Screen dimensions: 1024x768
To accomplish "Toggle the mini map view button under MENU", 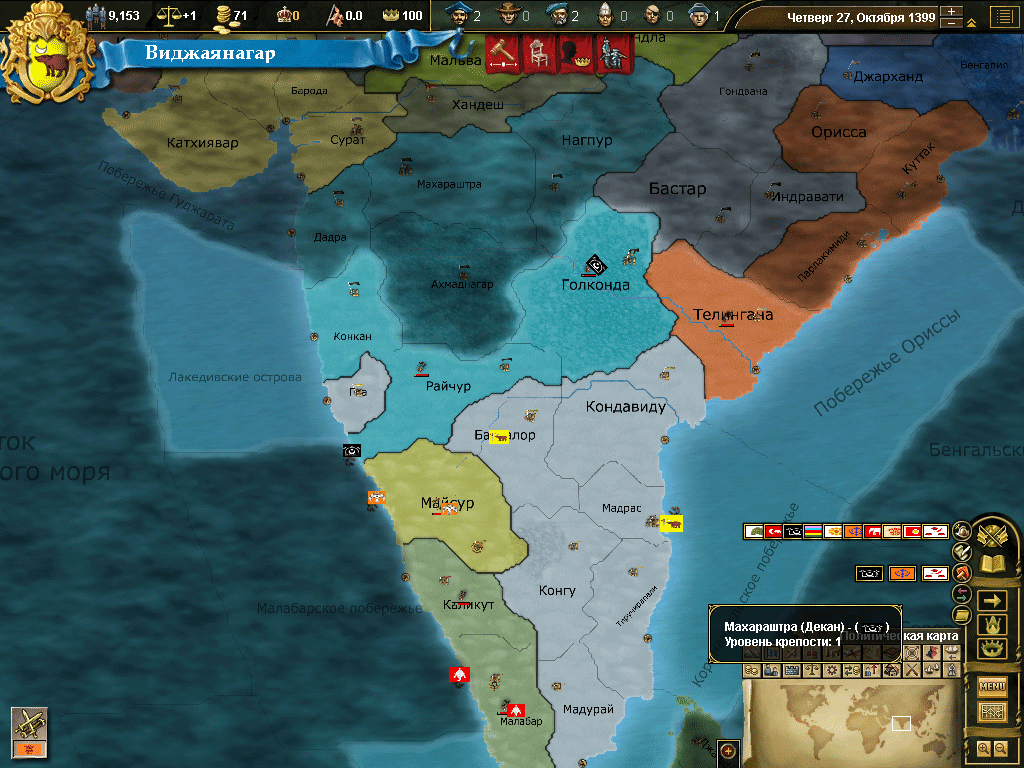I will pos(992,712).
